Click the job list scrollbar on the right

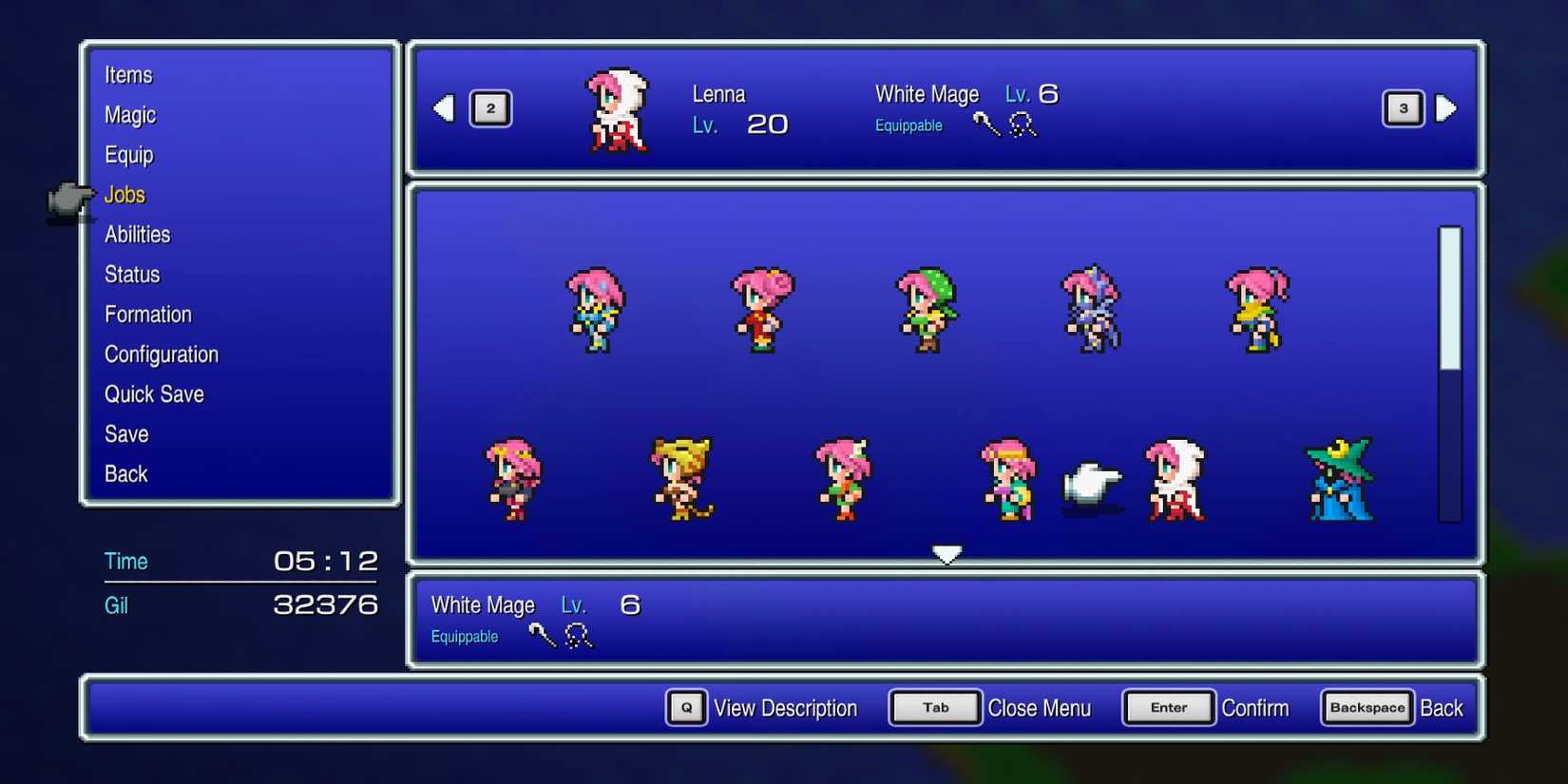[x=1447, y=371]
